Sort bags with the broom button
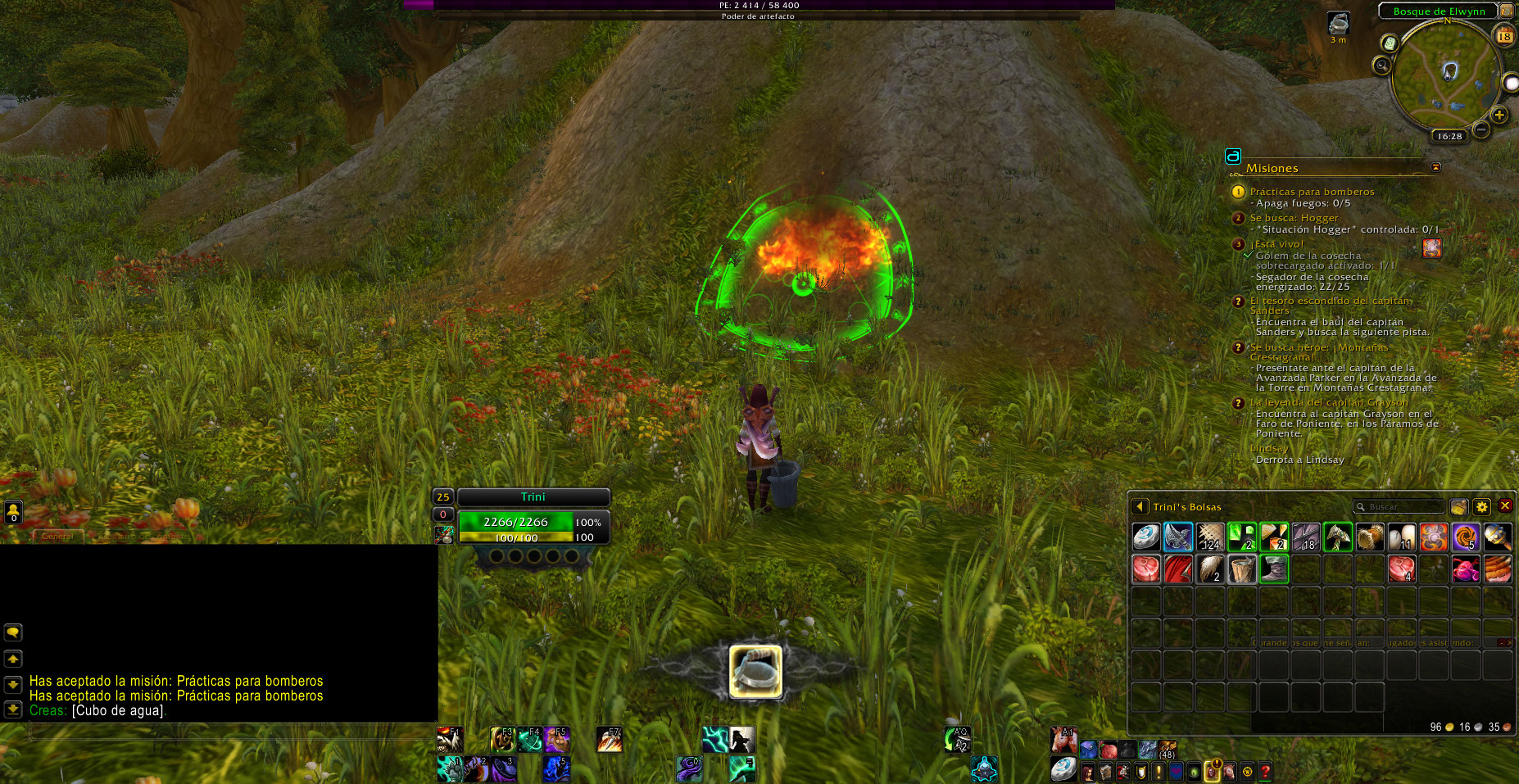 coord(1458,507)
